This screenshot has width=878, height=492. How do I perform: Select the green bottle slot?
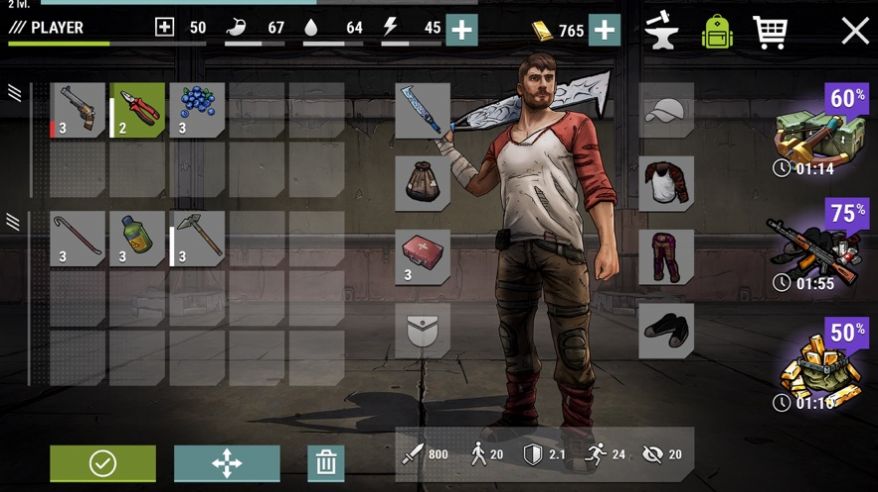pyautogui.click(x=137, y=238)
